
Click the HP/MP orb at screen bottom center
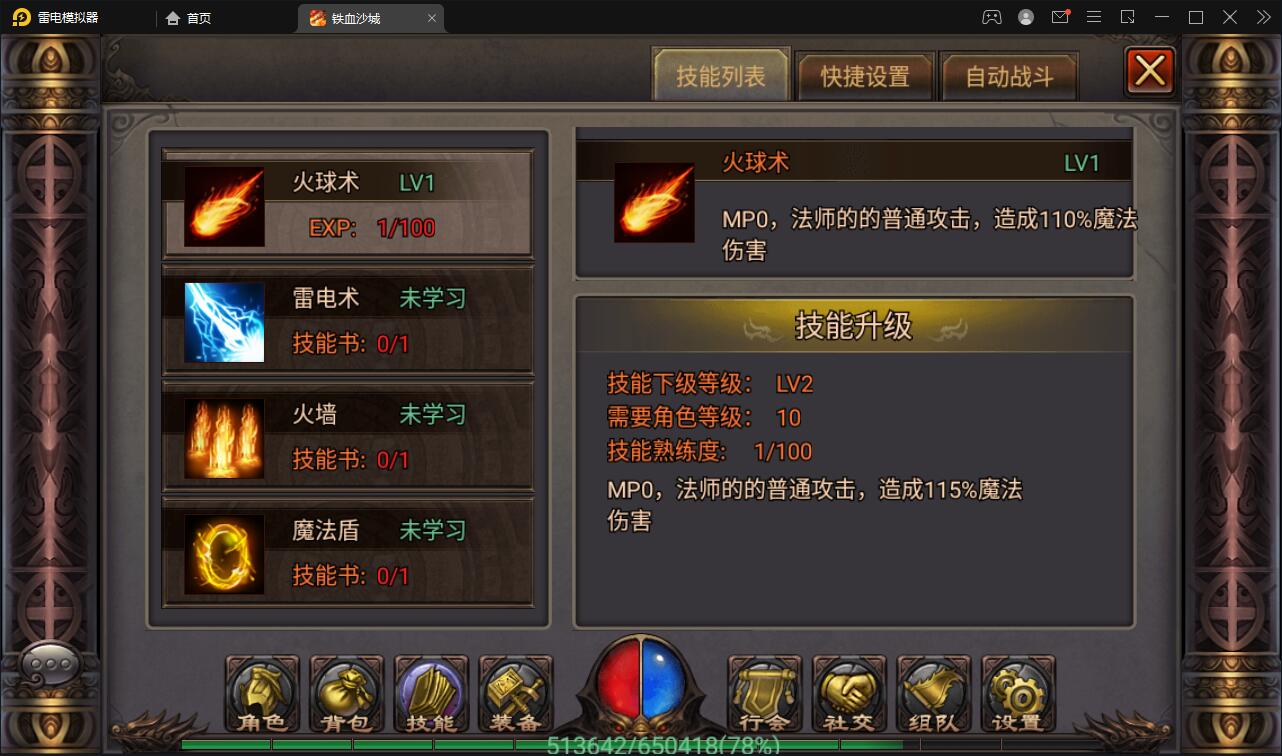tap(641, 685)
